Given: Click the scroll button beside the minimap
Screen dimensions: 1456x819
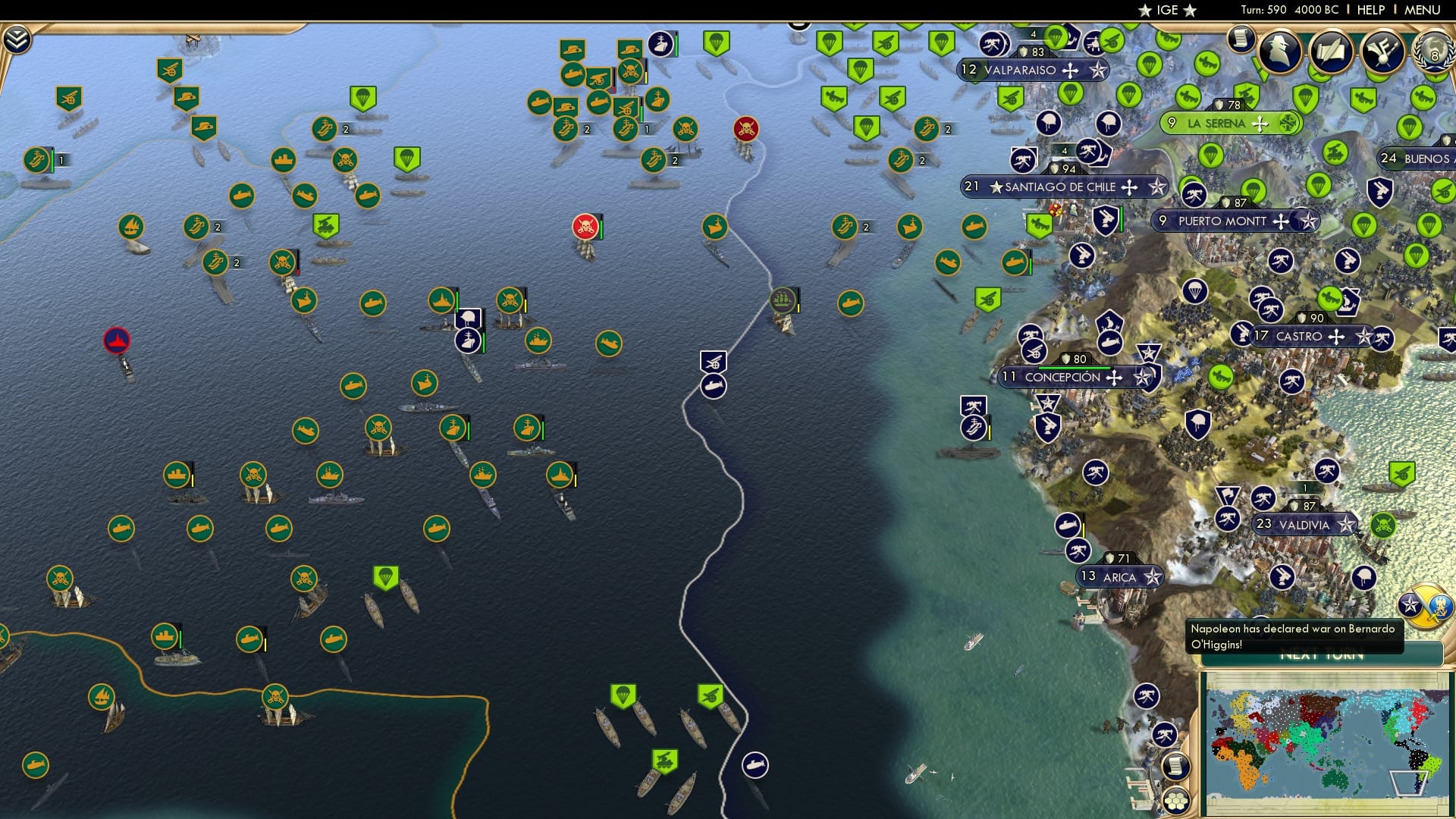Looking at the screenshot, I should tap(1175, 766).
